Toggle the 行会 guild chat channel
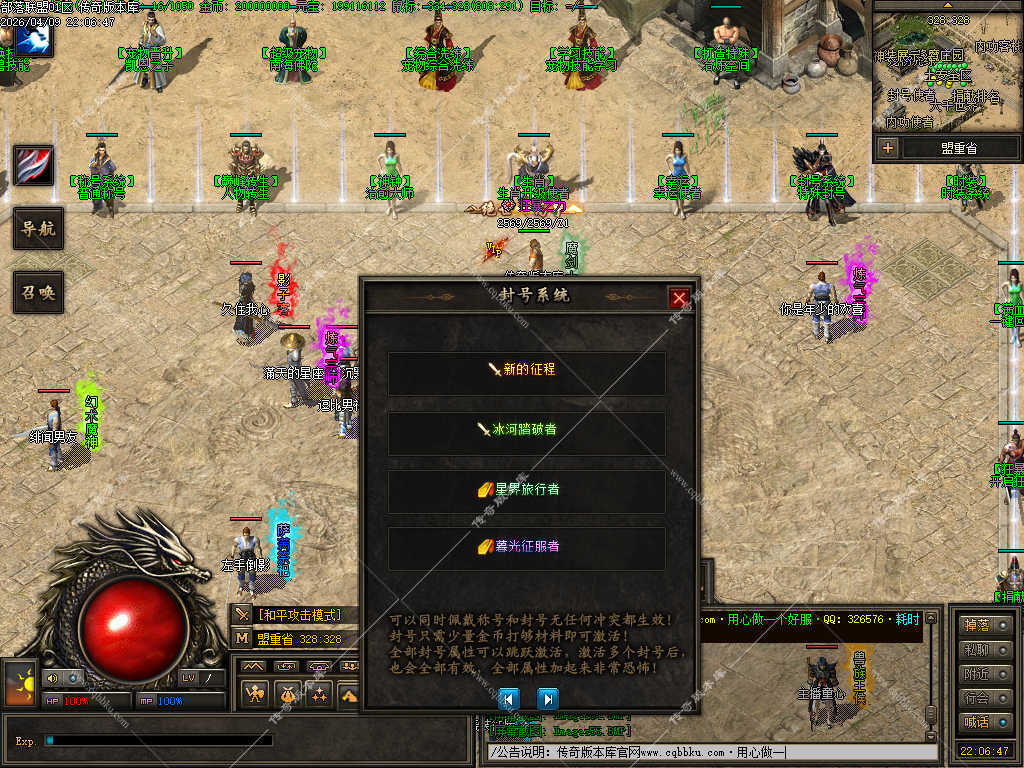1024x768 pixels. (x=984, y=698)
